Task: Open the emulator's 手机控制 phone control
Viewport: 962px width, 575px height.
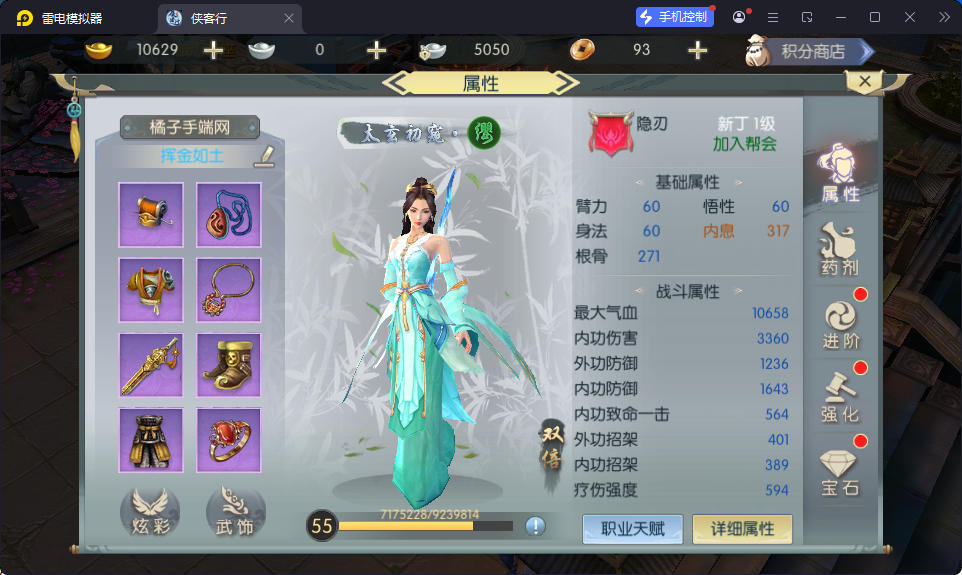Action: 675,18
